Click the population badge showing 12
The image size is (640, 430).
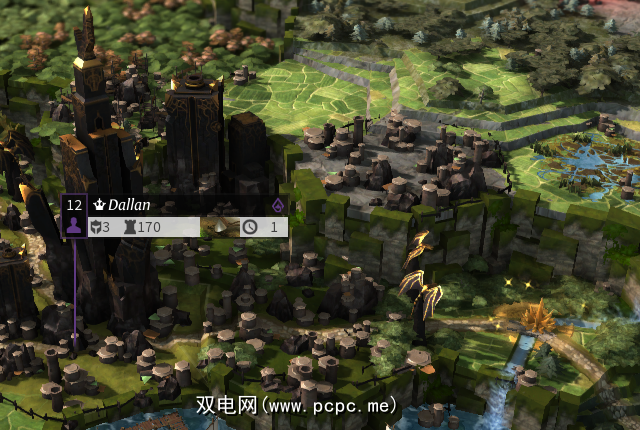[73, 205]
